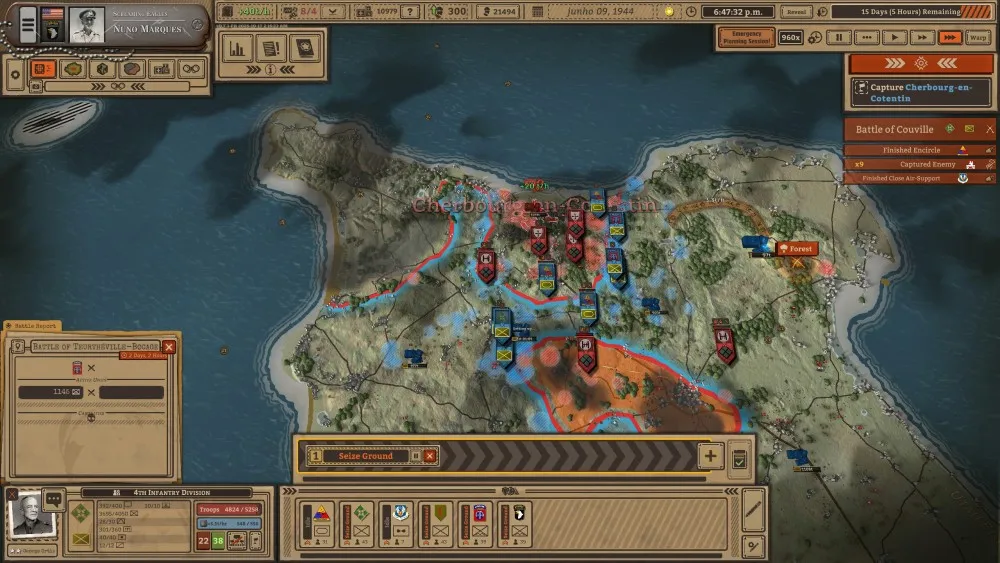This screenshot has width=1000, height=563.
Task: Click the Warp time button
Action: (x=976, y=37)
